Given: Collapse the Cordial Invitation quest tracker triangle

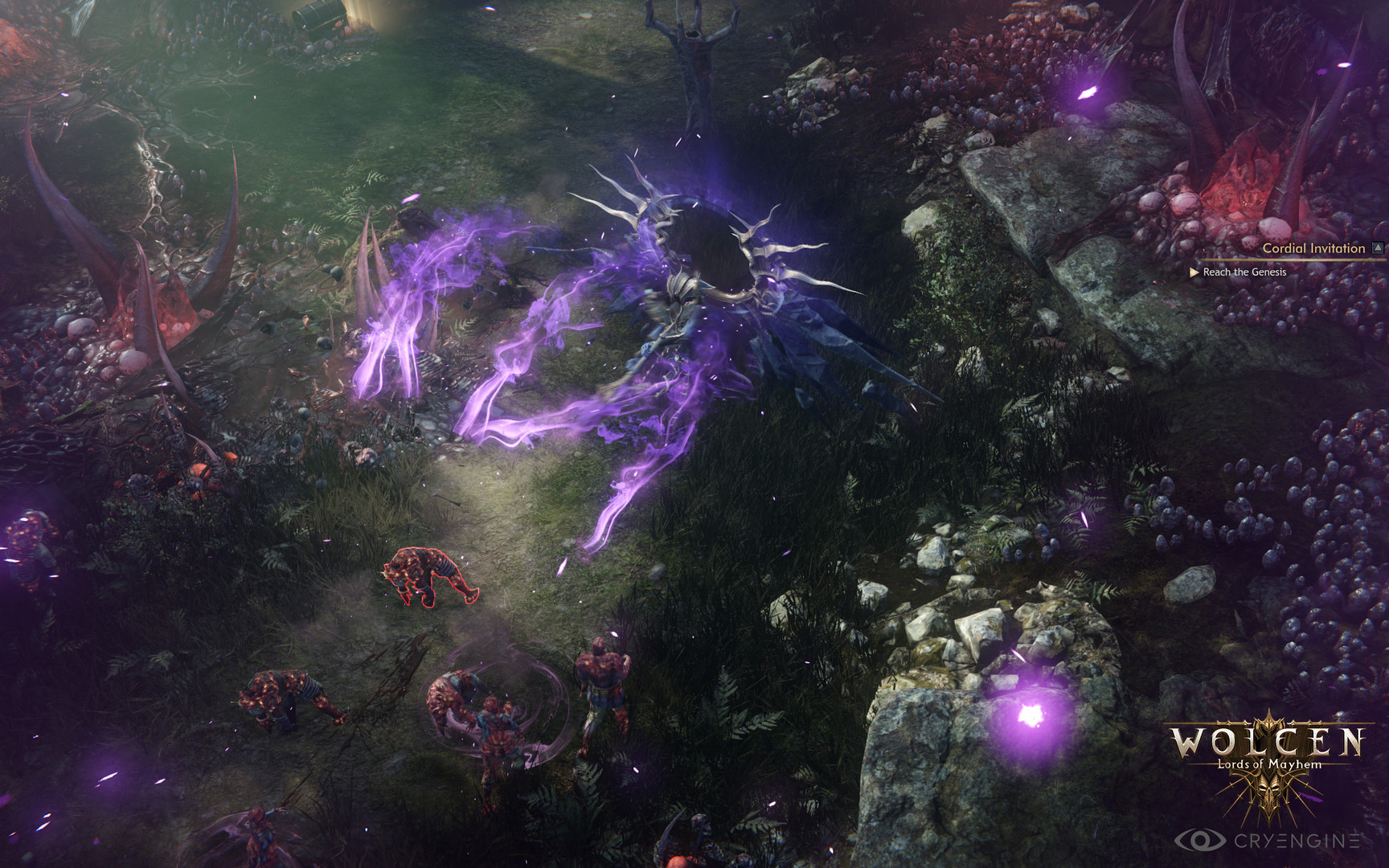Looking at the screenshot, I should 1376,248.
